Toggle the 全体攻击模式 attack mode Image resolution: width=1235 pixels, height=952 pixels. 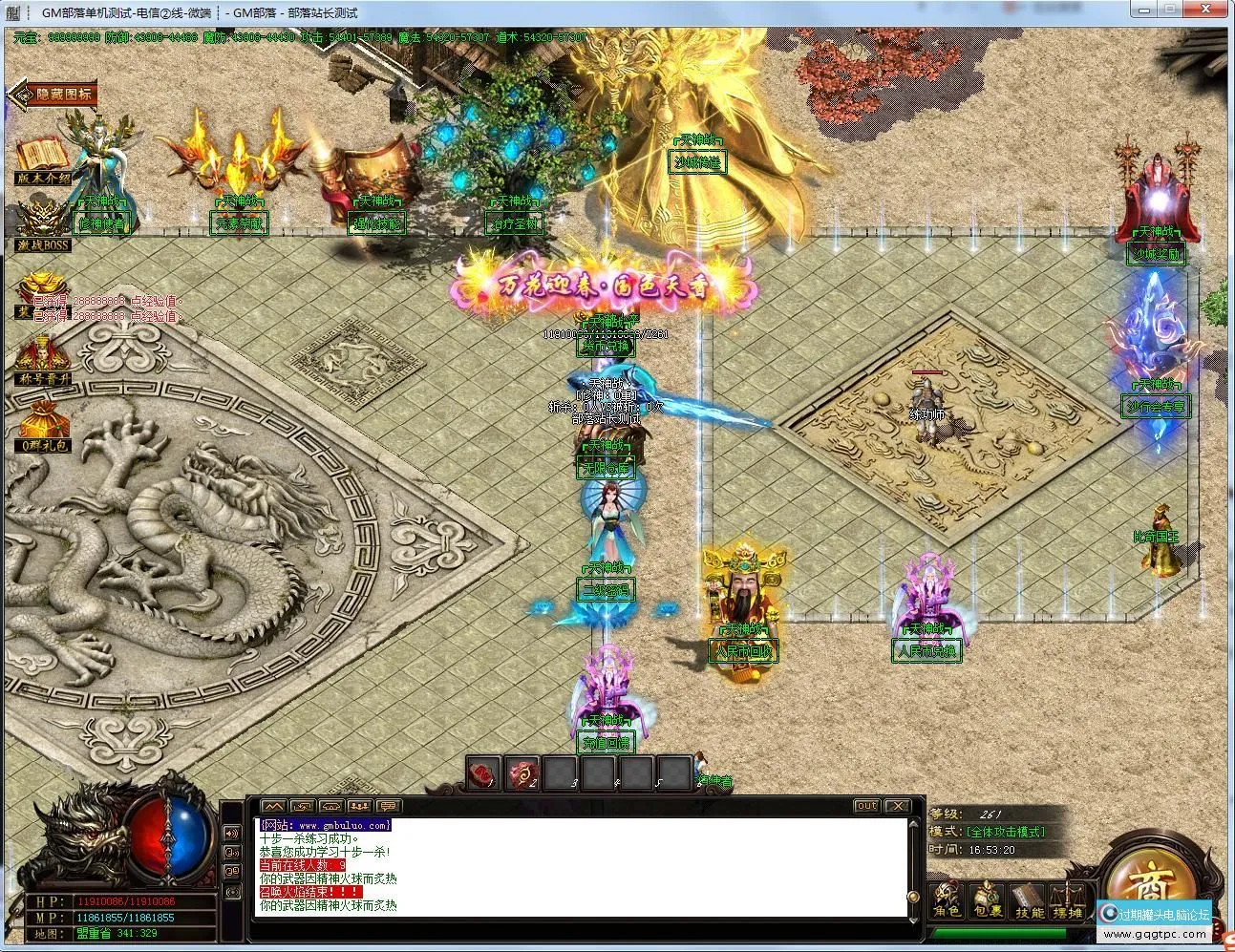1005,832
